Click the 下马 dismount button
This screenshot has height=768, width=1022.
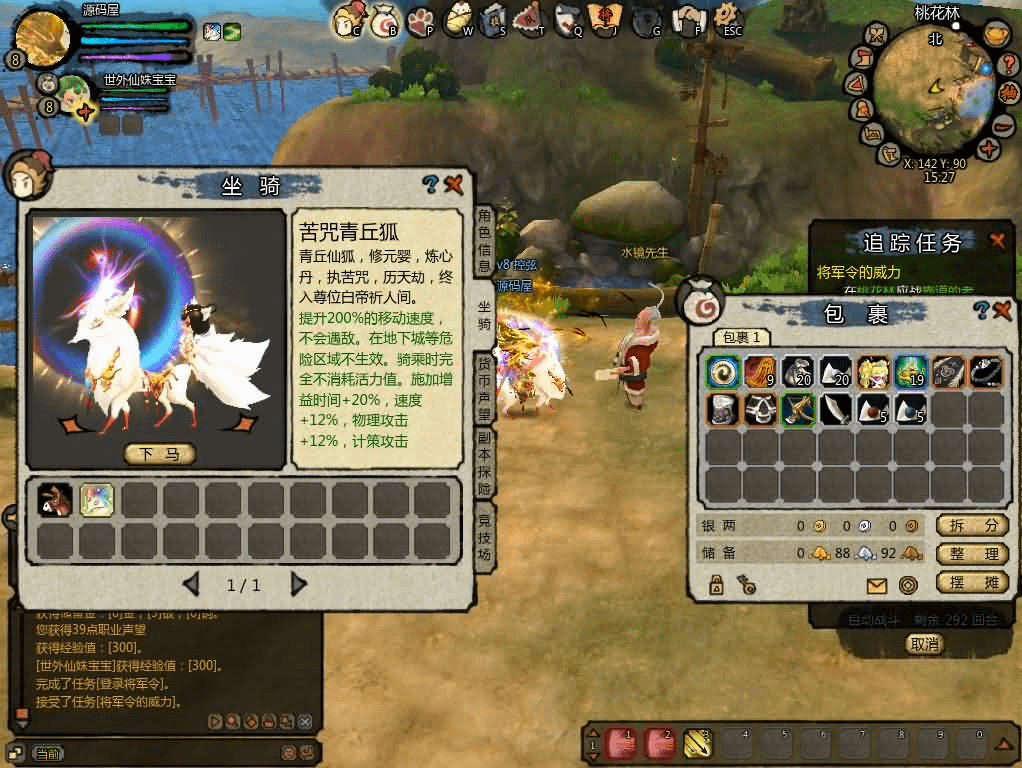(x=159, y=455)
